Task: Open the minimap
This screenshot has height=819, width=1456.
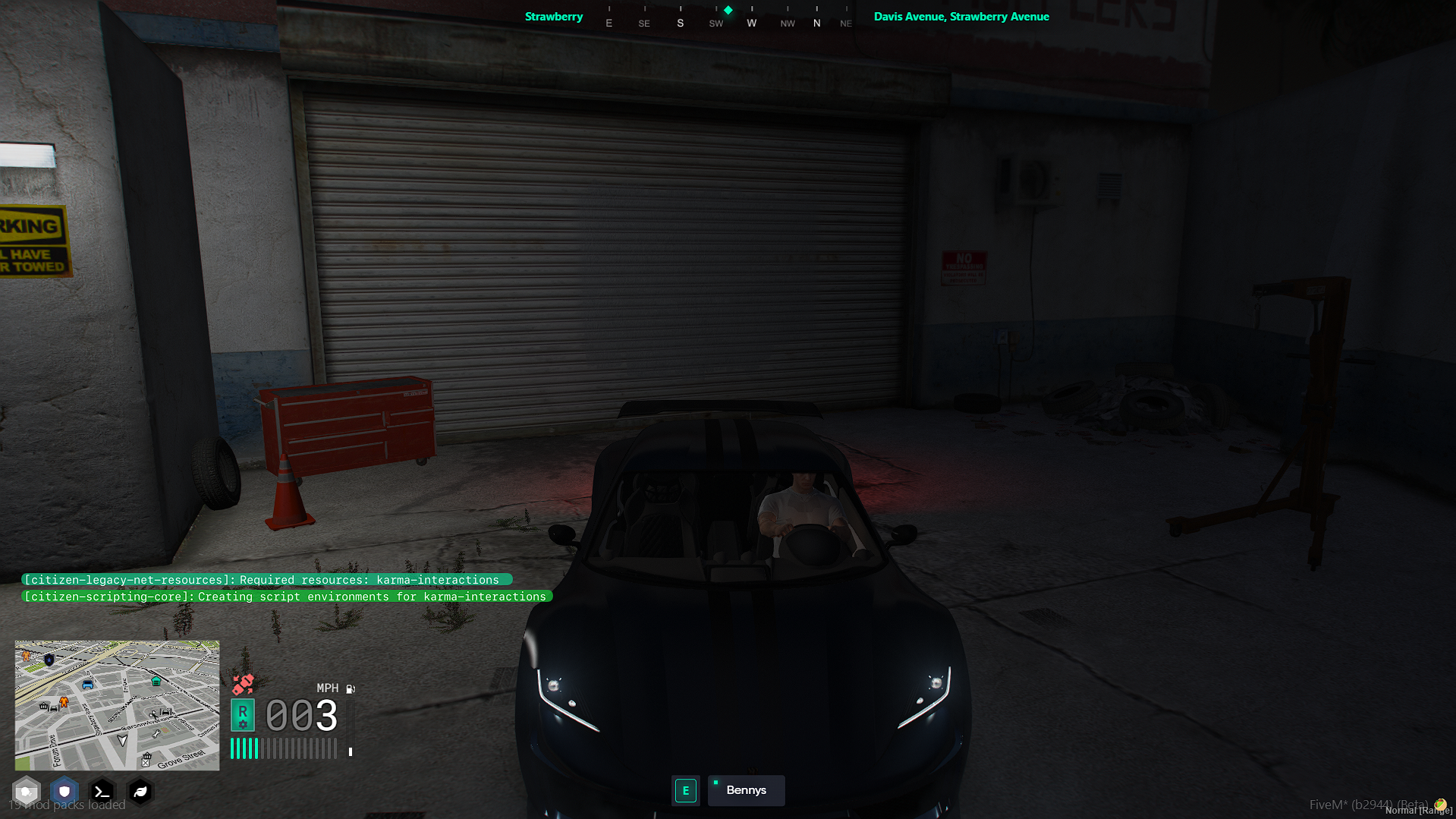Action: coord(117,705)
